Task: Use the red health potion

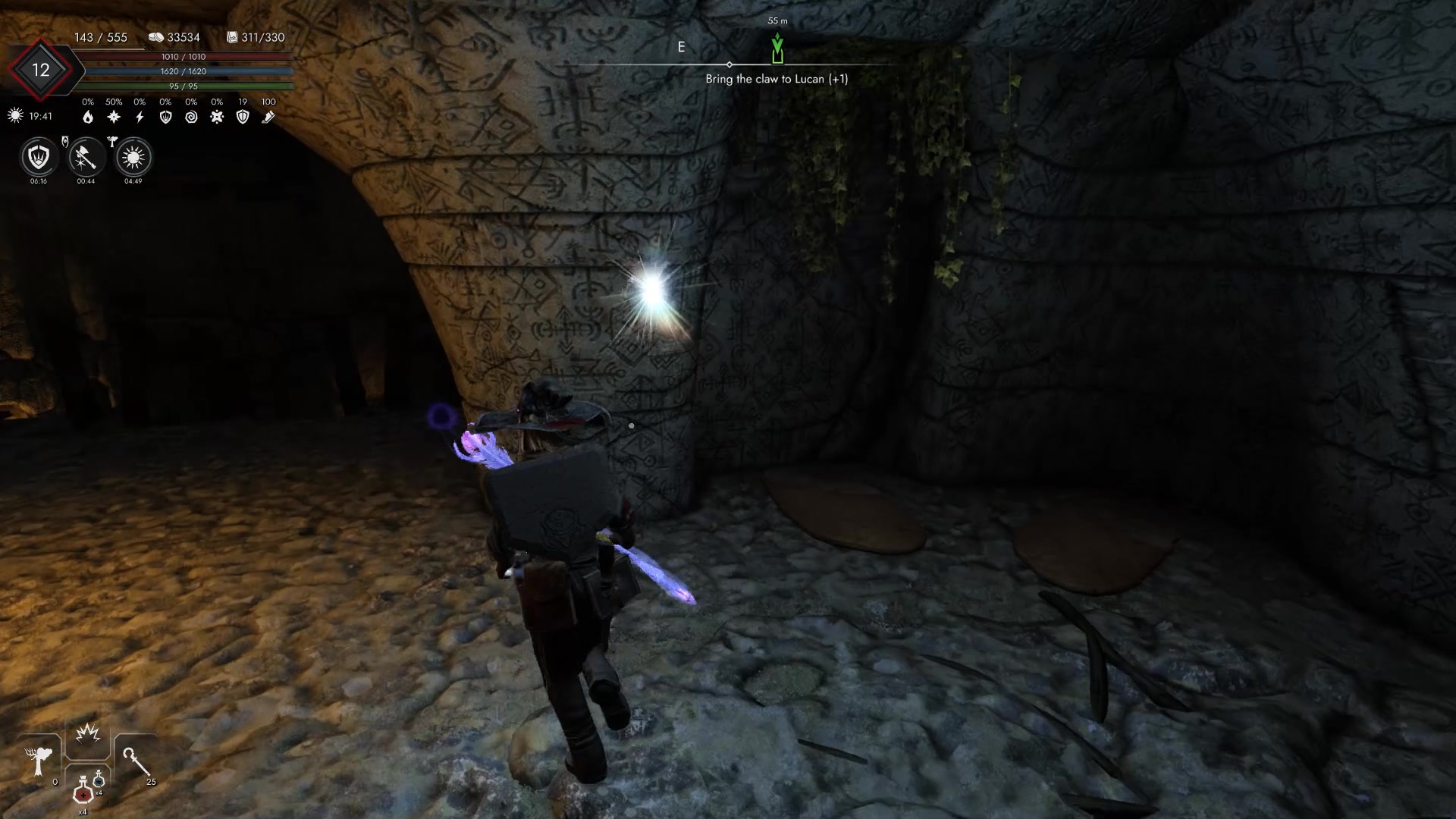Action: point(83,792)
